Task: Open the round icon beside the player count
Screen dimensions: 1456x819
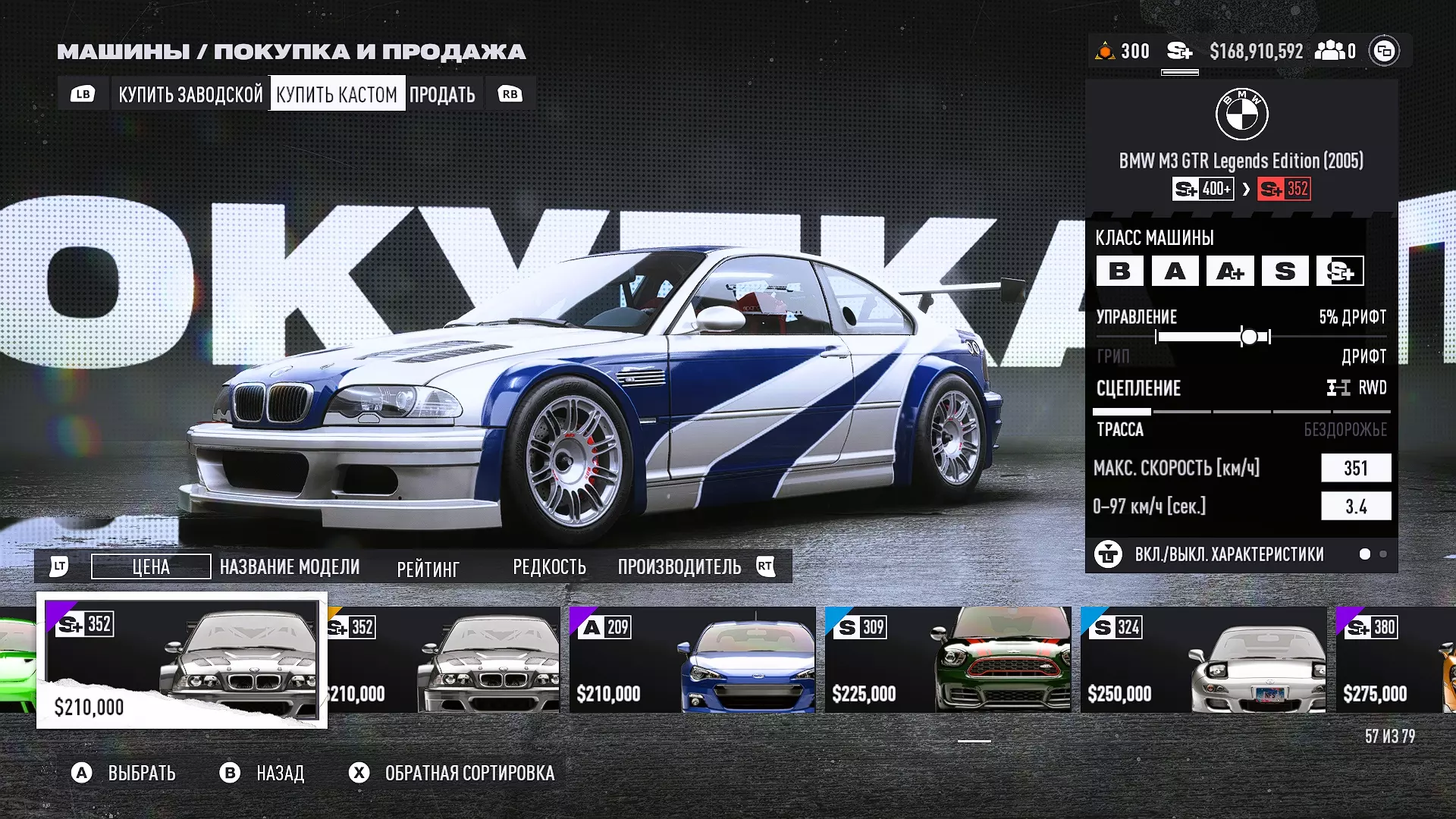Action: 1384,51
